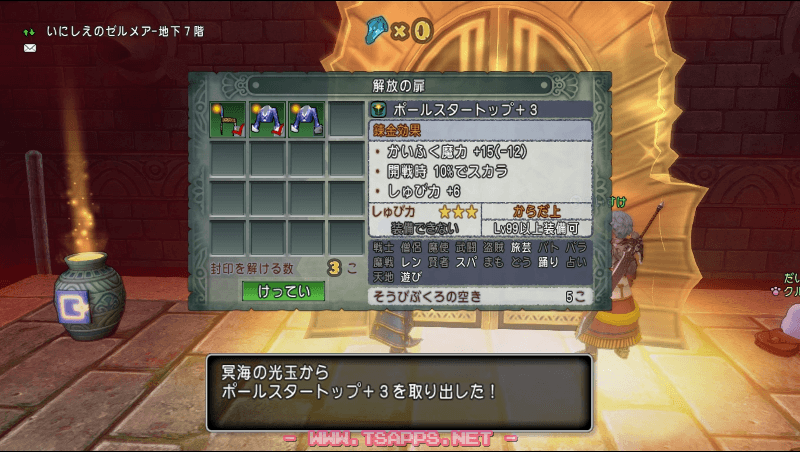Image resolution: width=800 pixels, height=452 pixels.
Task: Open the mail envelope icon
Action: 30,47
